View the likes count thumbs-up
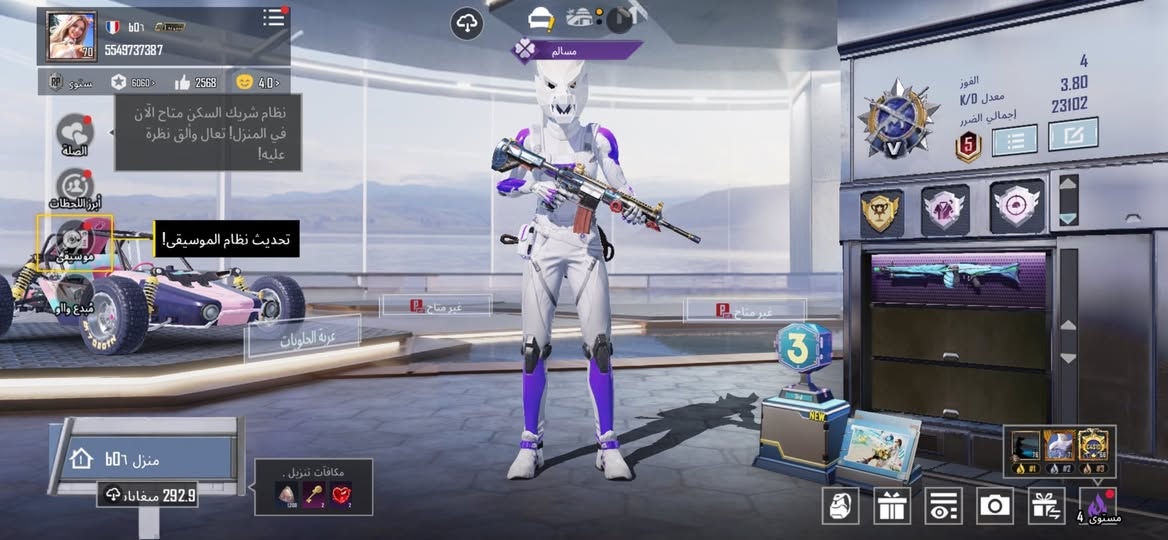 [x=183, y=82]
